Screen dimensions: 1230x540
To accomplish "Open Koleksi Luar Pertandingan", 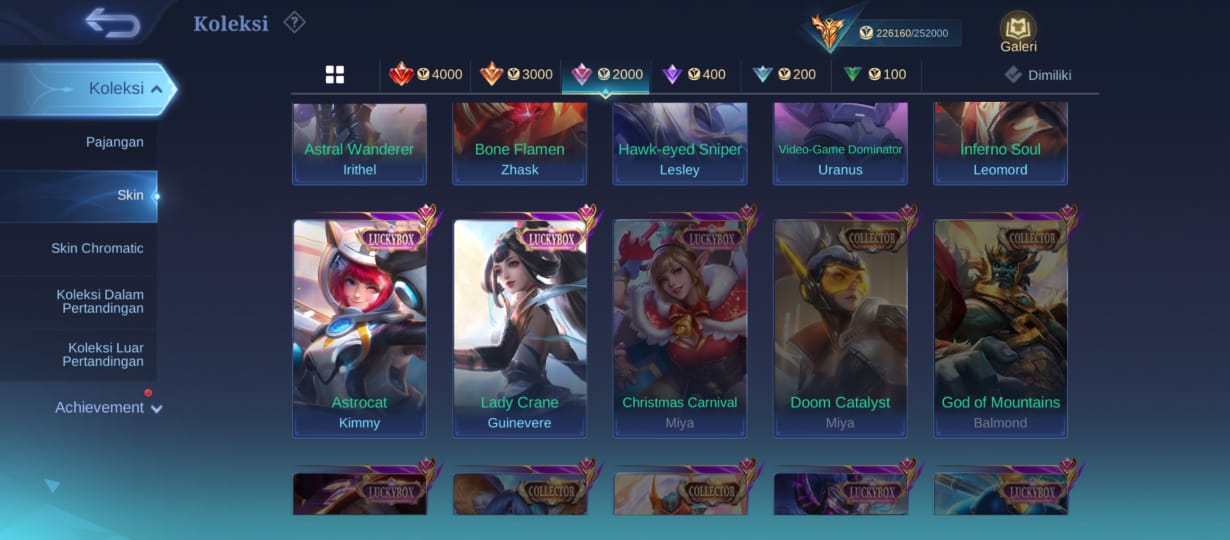I will [104, 355].
